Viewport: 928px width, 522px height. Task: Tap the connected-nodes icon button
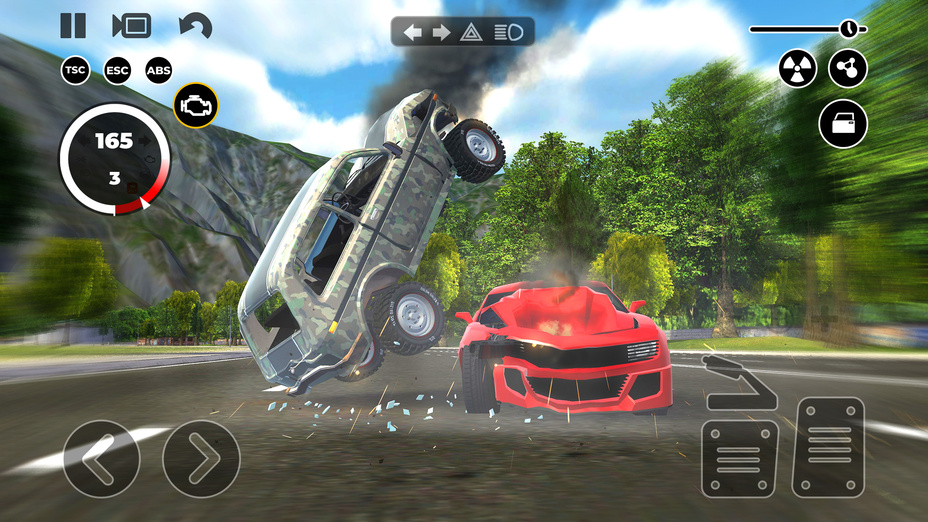pyautogui.click(x=847, y=69)
